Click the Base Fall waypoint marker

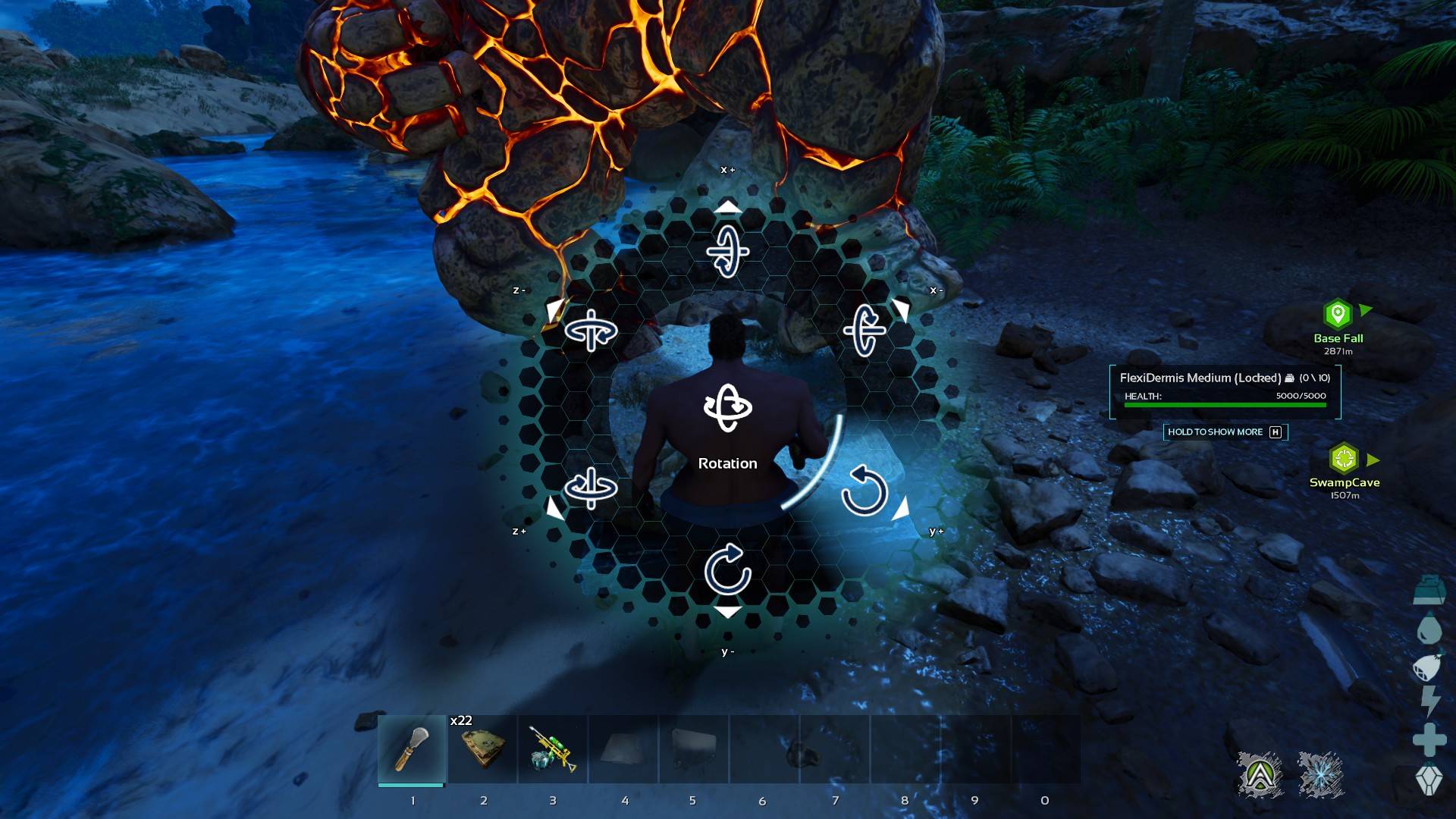1338,314
